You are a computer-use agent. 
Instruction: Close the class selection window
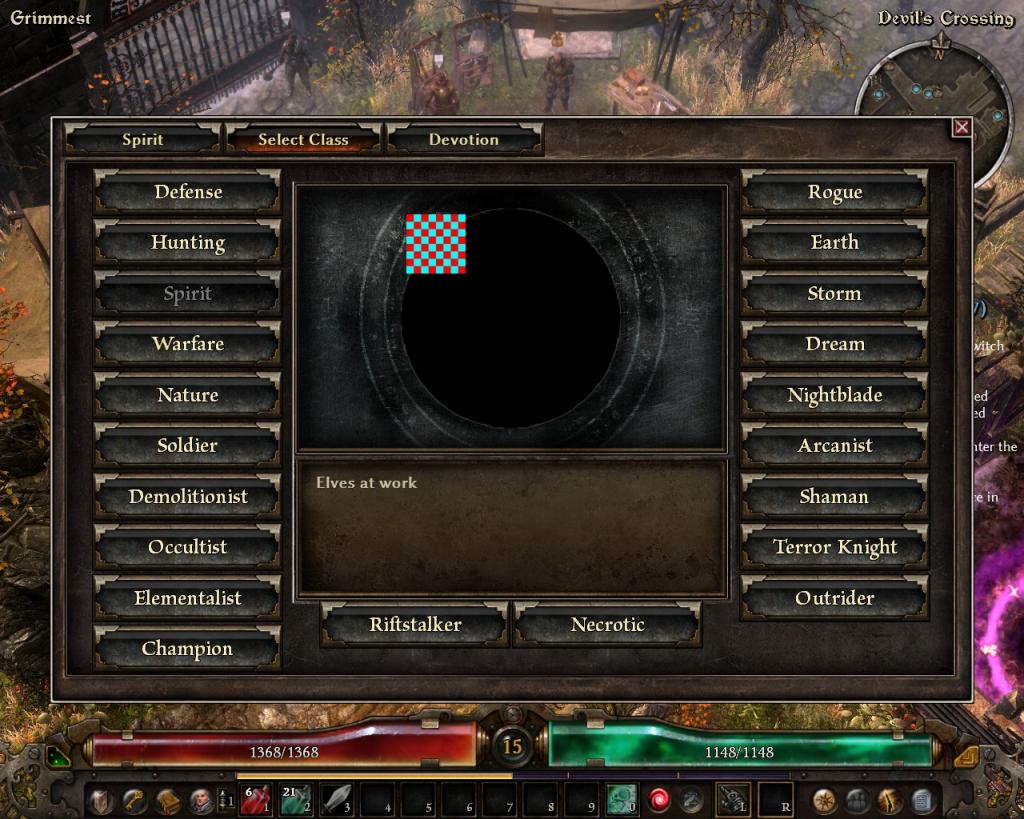click(x=961, y=127)
